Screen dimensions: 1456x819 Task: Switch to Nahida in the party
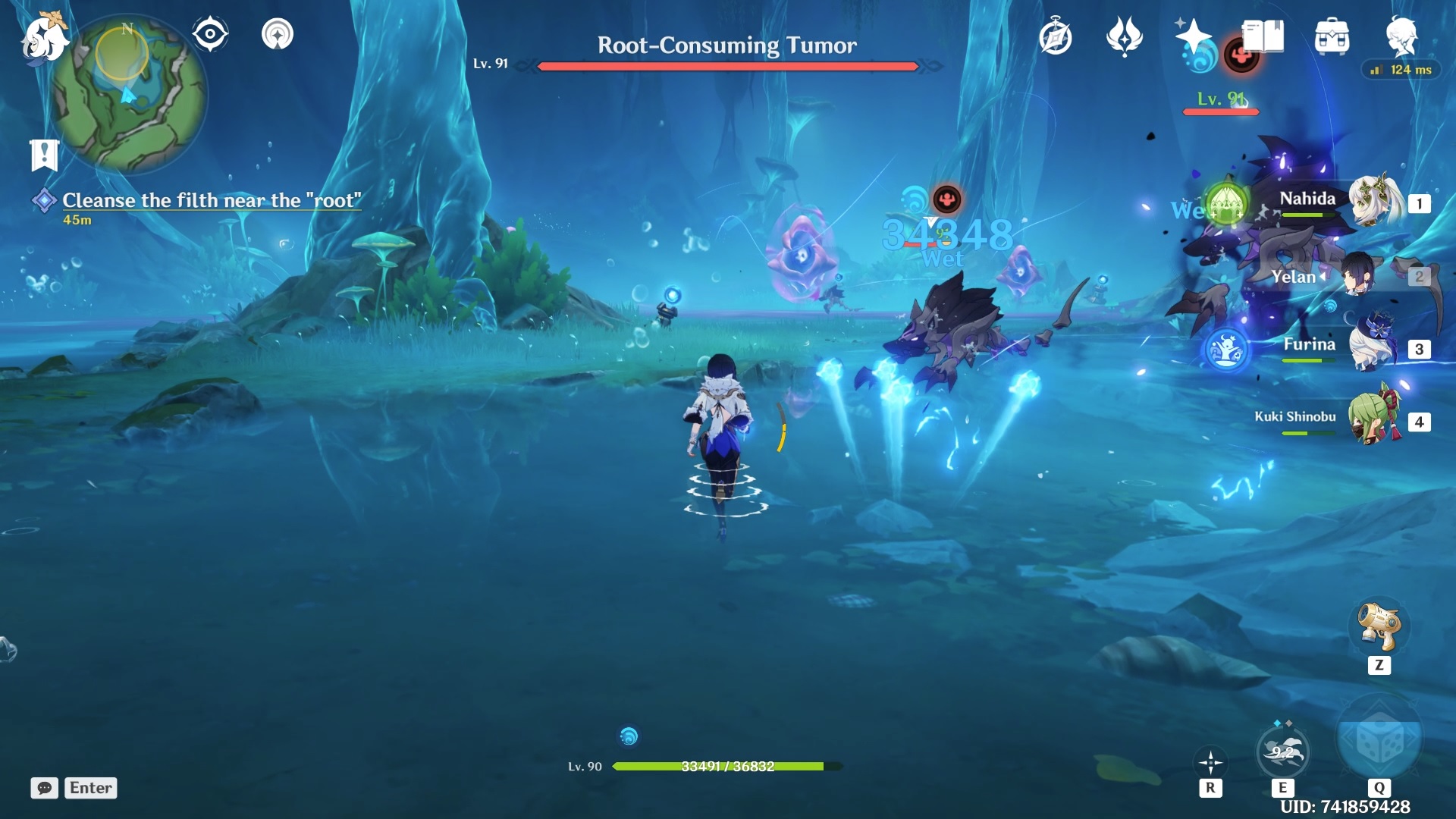[x=1374, y=201]
